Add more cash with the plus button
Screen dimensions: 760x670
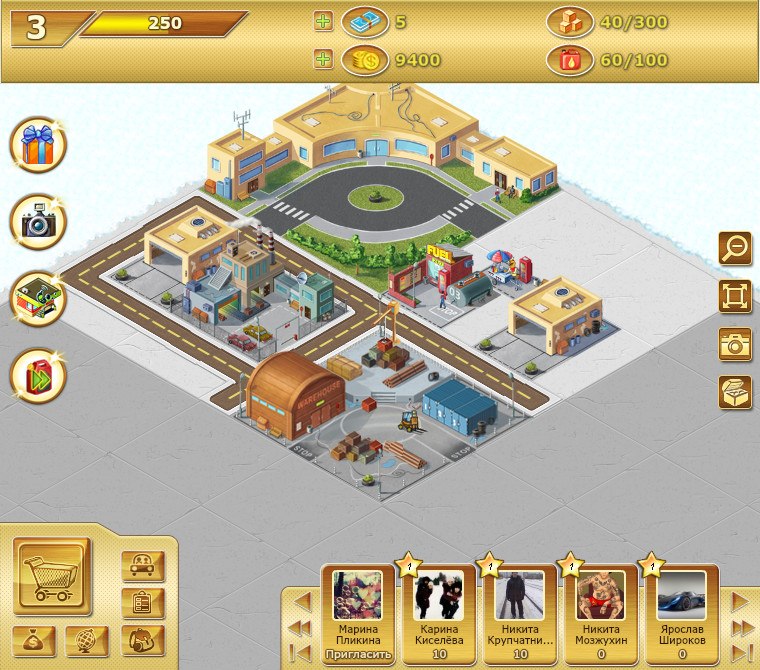[x=323, y=21]
